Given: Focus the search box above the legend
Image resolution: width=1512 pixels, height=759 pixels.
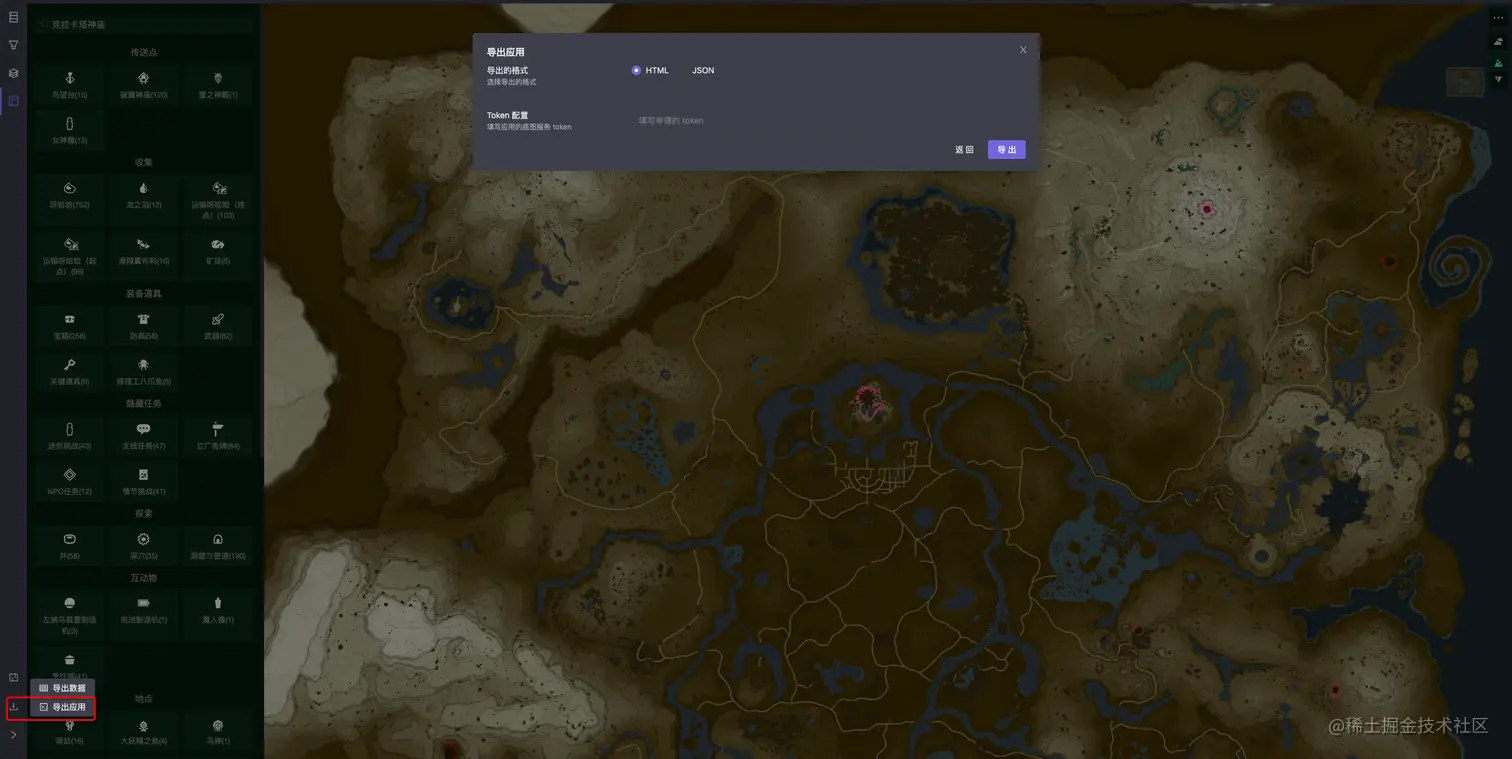Looking at the screenshot, I should pos(140,24).
